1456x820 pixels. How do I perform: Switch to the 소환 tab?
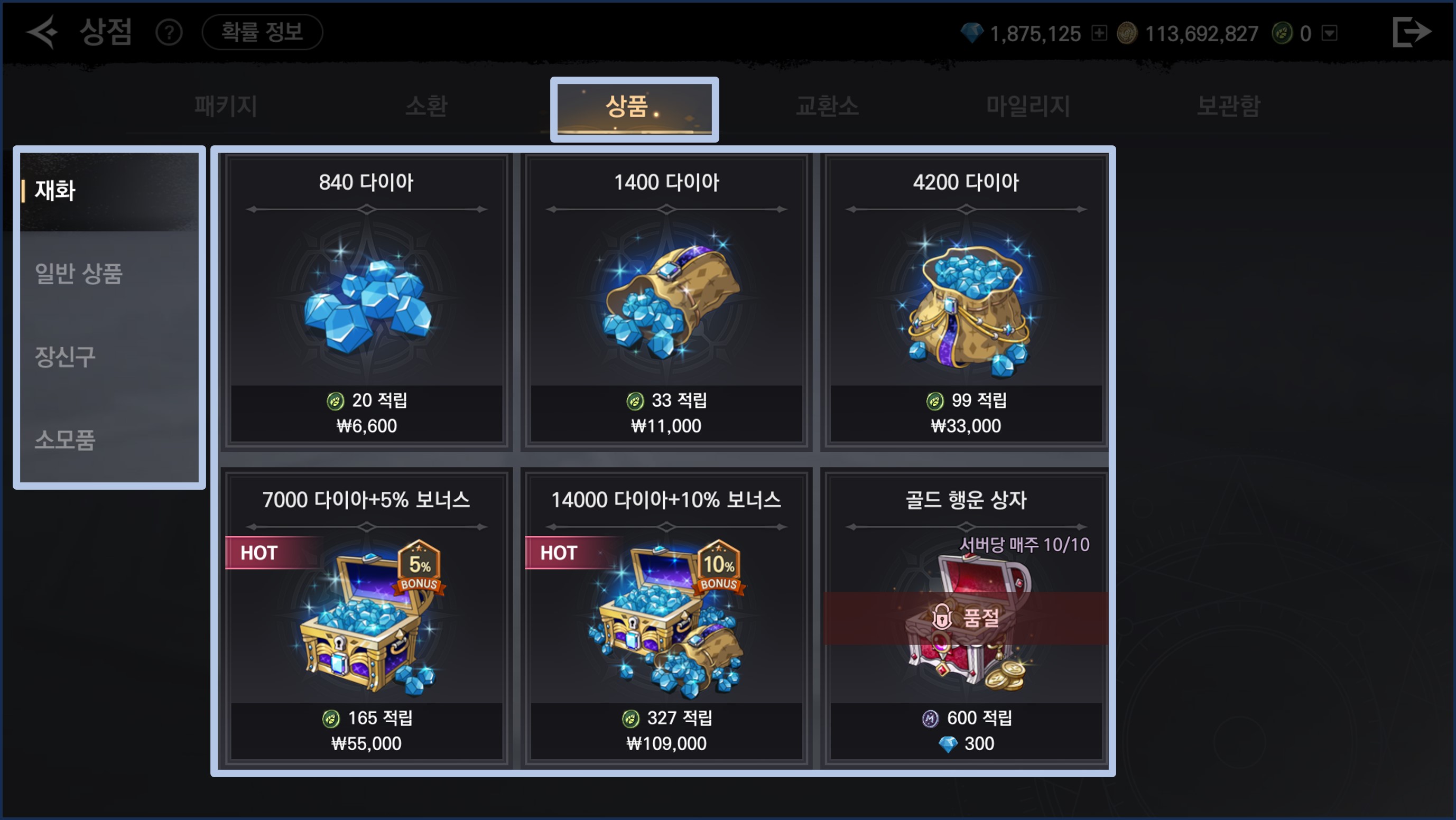point(426,106)
